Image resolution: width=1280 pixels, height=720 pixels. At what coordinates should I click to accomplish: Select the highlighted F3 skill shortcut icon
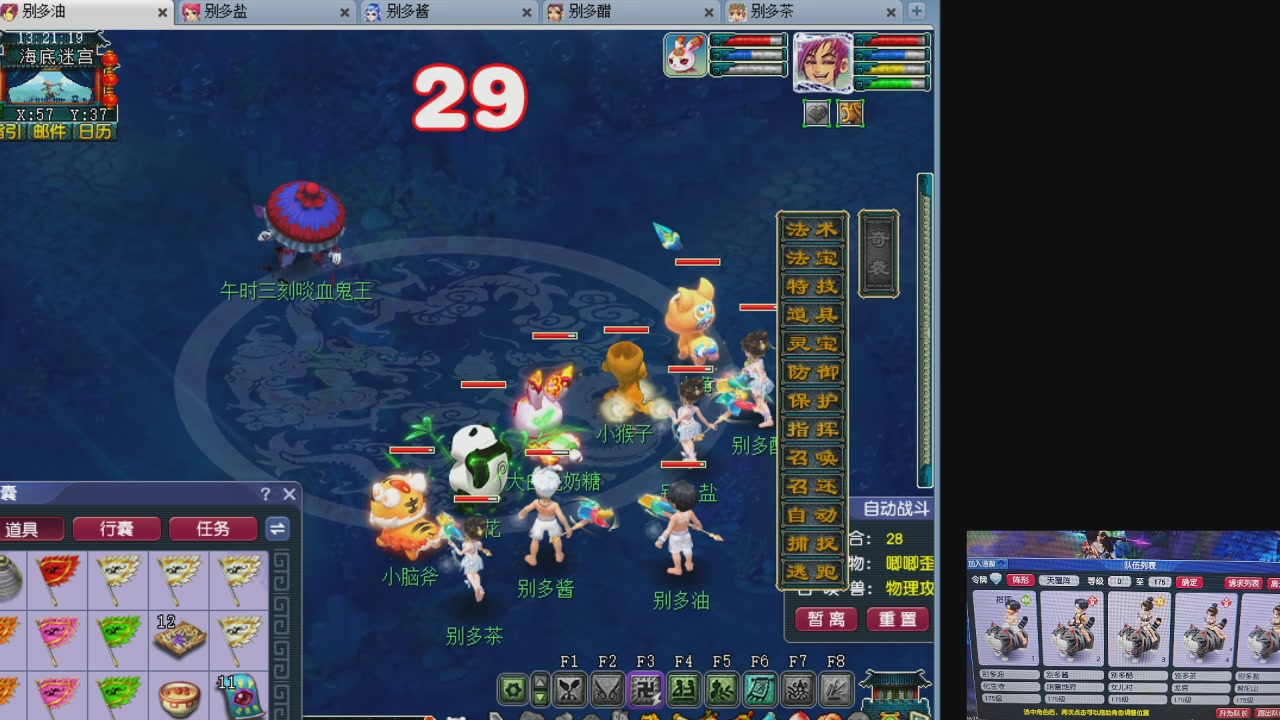click(646, 690)
